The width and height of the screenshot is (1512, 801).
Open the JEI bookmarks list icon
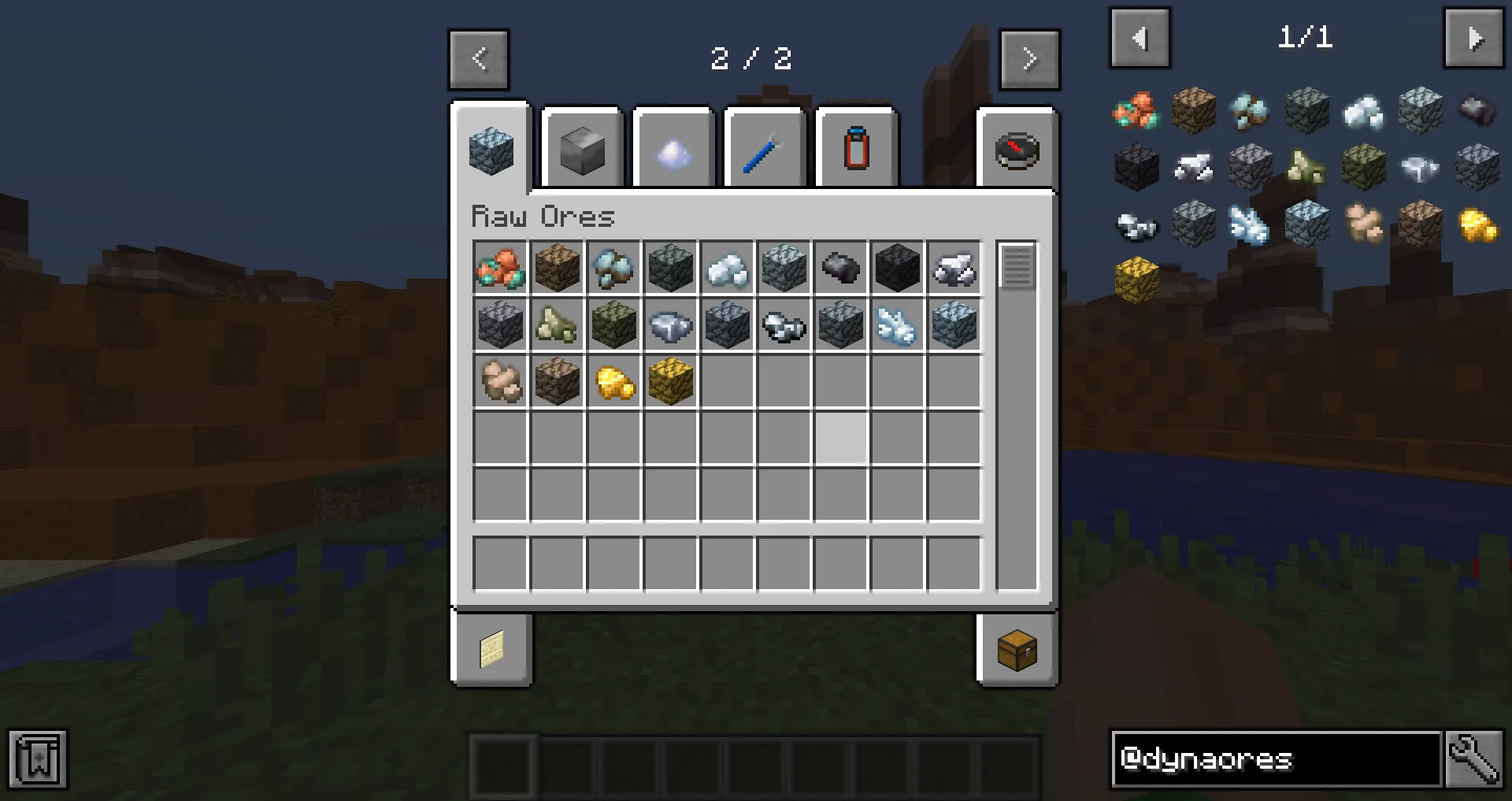[x=38, y=759]
